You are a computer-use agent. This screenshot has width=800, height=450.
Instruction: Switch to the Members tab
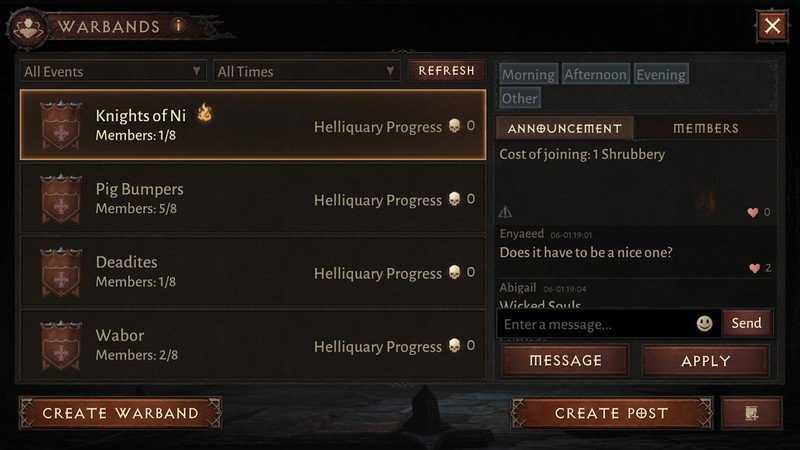pyautogui.click(x=706, y=128)
